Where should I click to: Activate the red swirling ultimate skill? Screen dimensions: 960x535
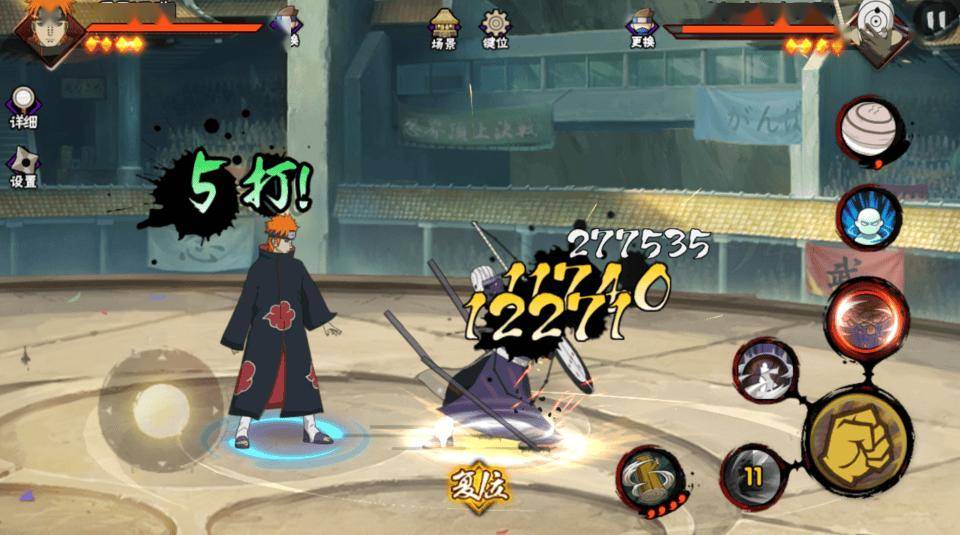pyautogui.click(x=865, y=320)
